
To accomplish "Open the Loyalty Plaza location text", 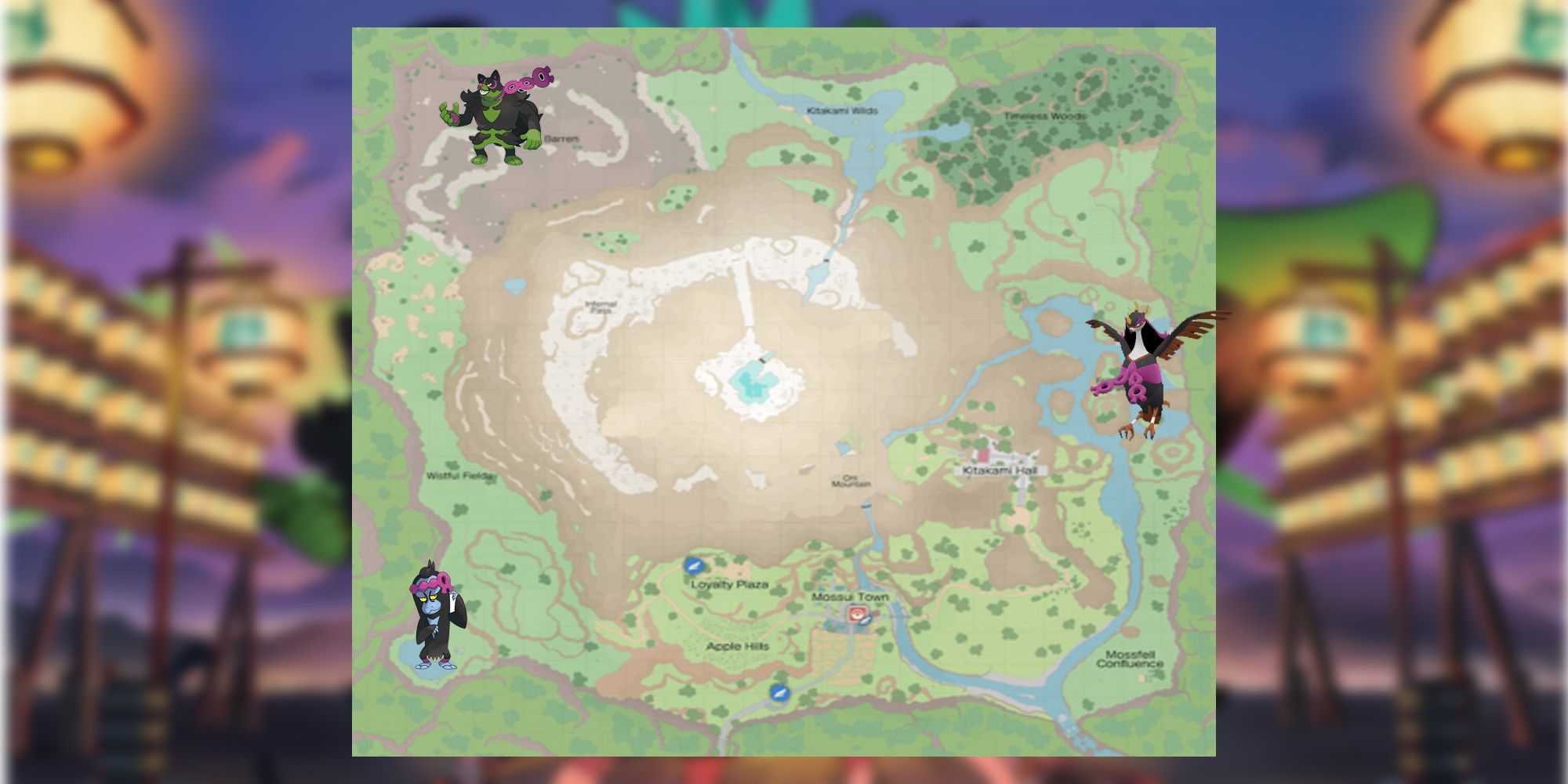I will point(731,586).
